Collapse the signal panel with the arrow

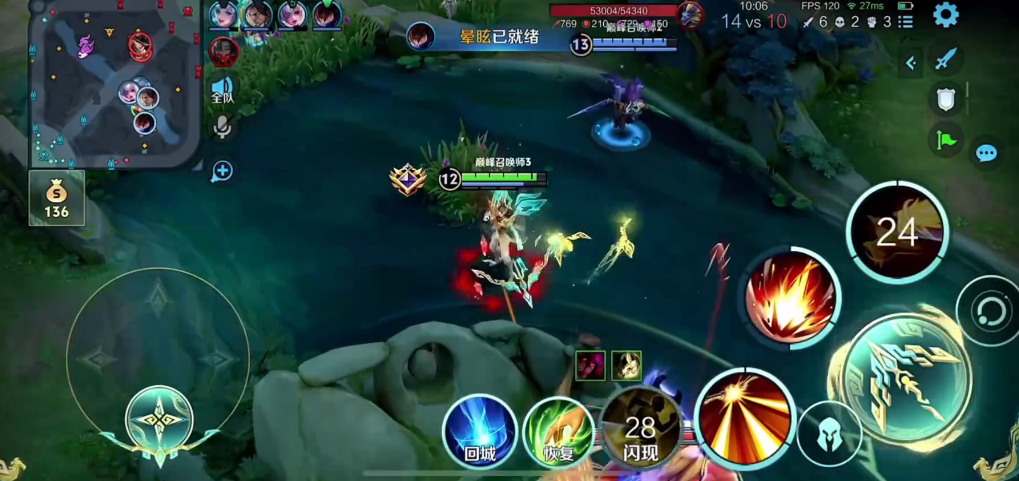pyautogui.click(x=910, y=63)
